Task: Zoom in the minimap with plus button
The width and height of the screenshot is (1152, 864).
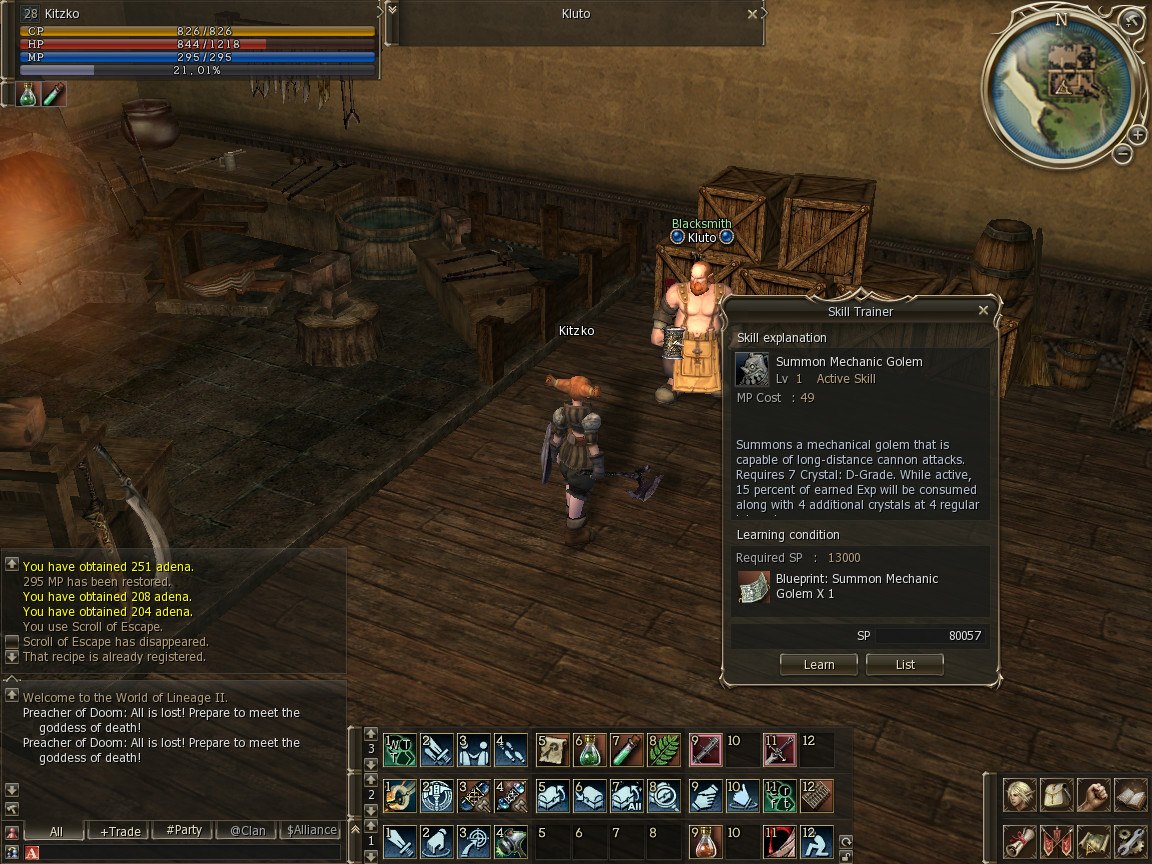Action: pyautogui.click(x=1138, y=135)
